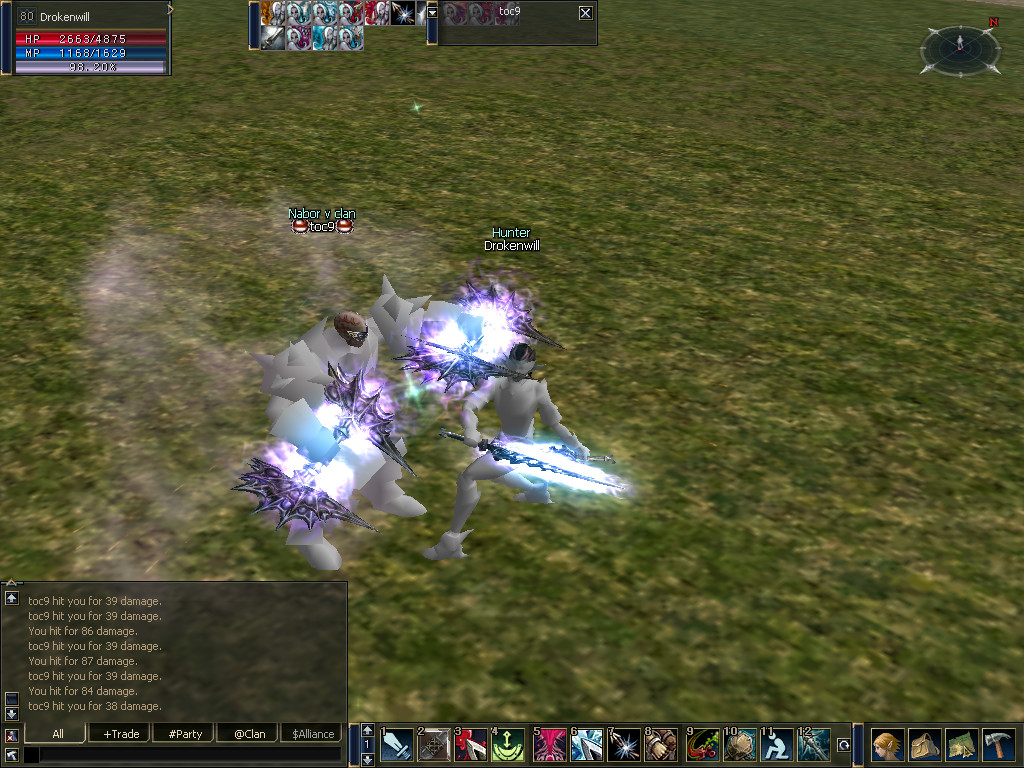Open the map icon in the menu bar
Viewport: 1024px width, 768px height.
[961, 745]
